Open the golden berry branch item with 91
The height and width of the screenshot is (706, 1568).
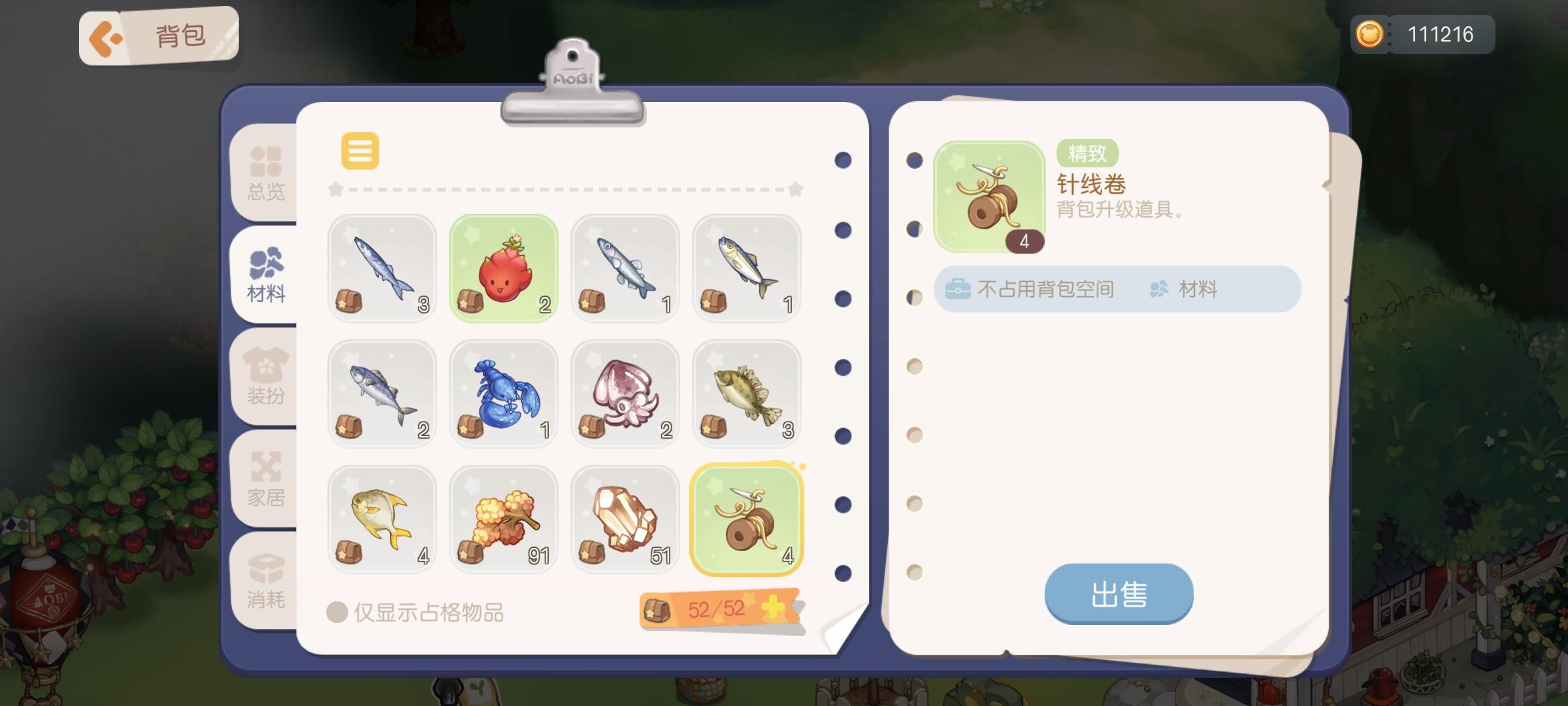coord(503,519)
